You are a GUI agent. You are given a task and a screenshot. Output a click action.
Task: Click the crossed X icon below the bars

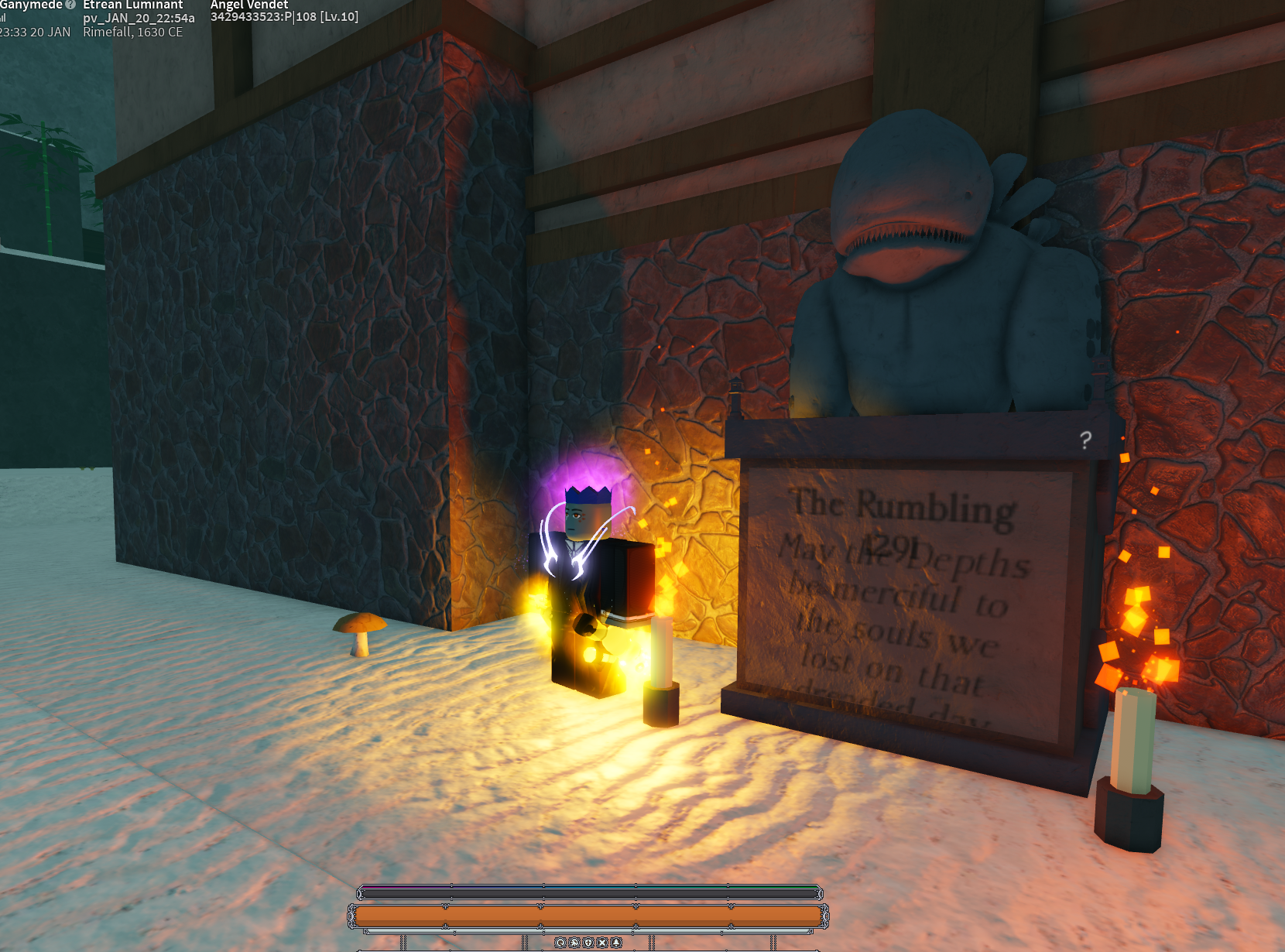(x=602, y=943)
